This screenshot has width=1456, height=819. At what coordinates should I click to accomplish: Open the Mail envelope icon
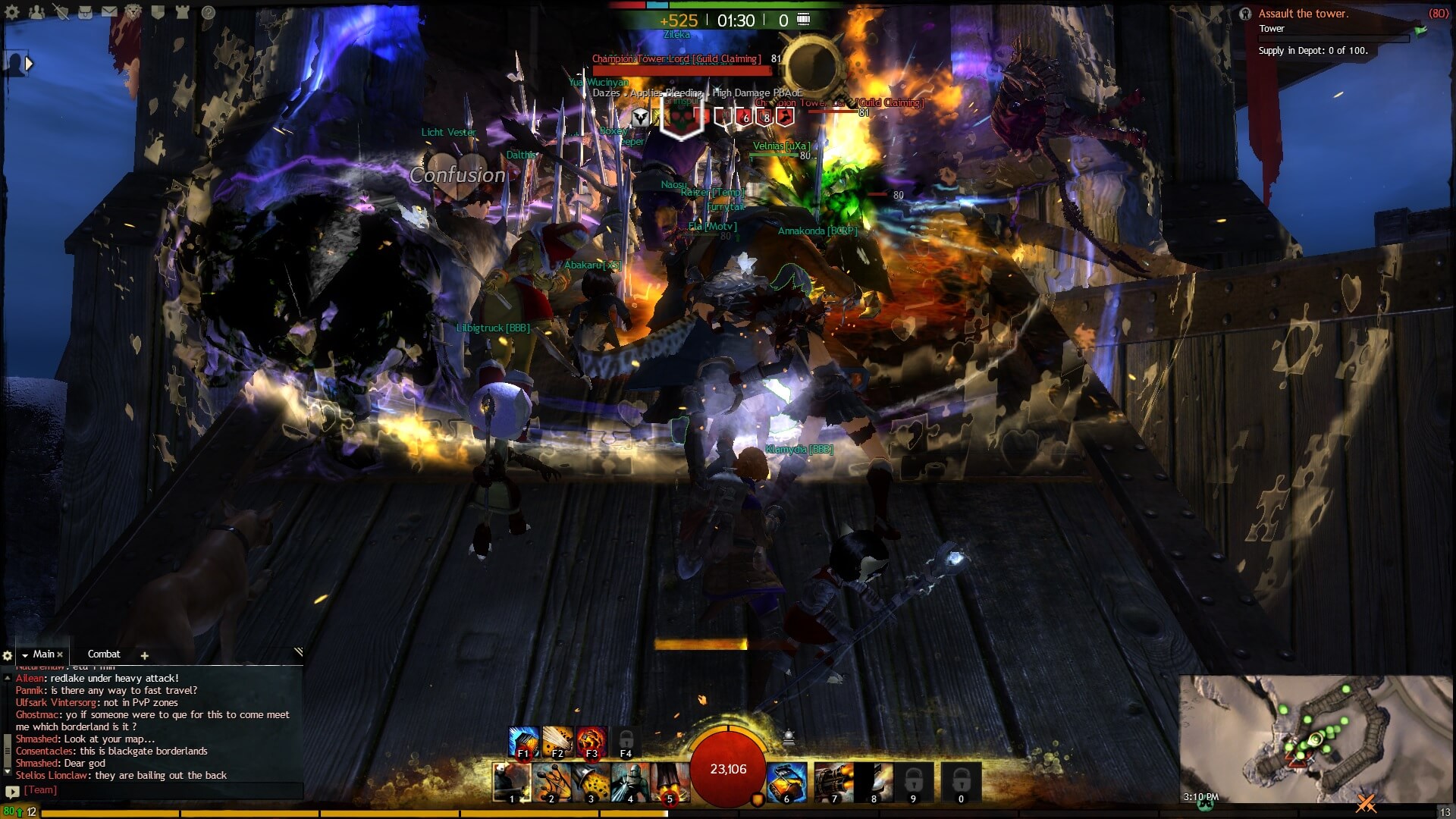pyautogui.click(x=110, y=12)
